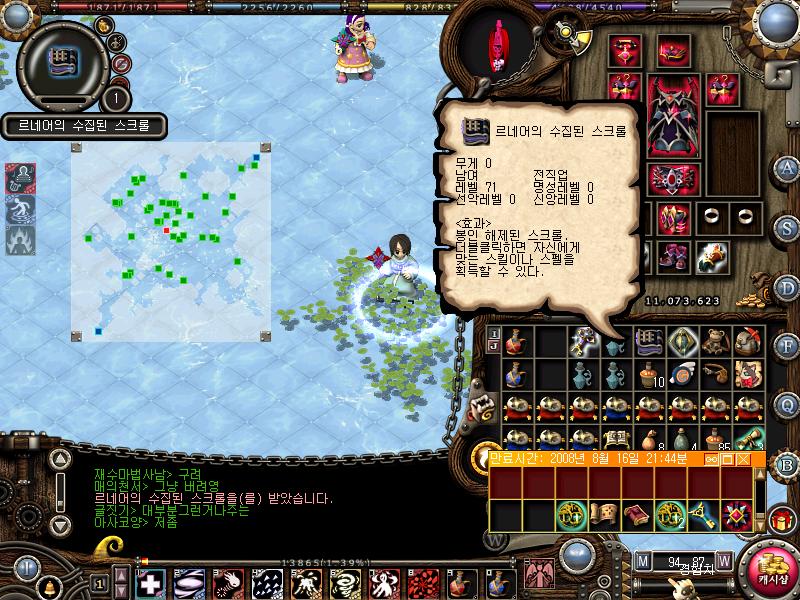Click the minimap area
The height and width of the screenshot is (600, 800).
click(x=168, y=239)
